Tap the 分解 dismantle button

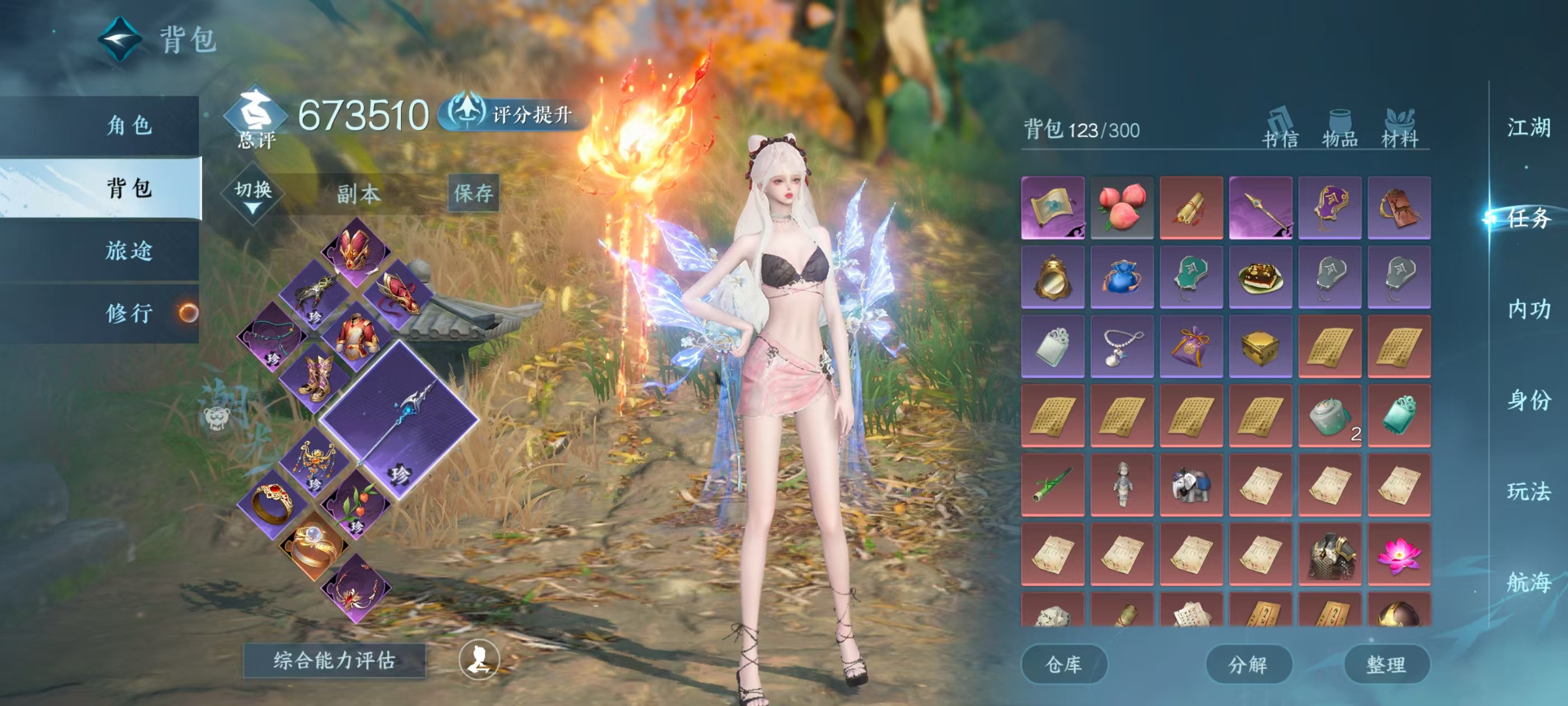(x=1248, y=664)
